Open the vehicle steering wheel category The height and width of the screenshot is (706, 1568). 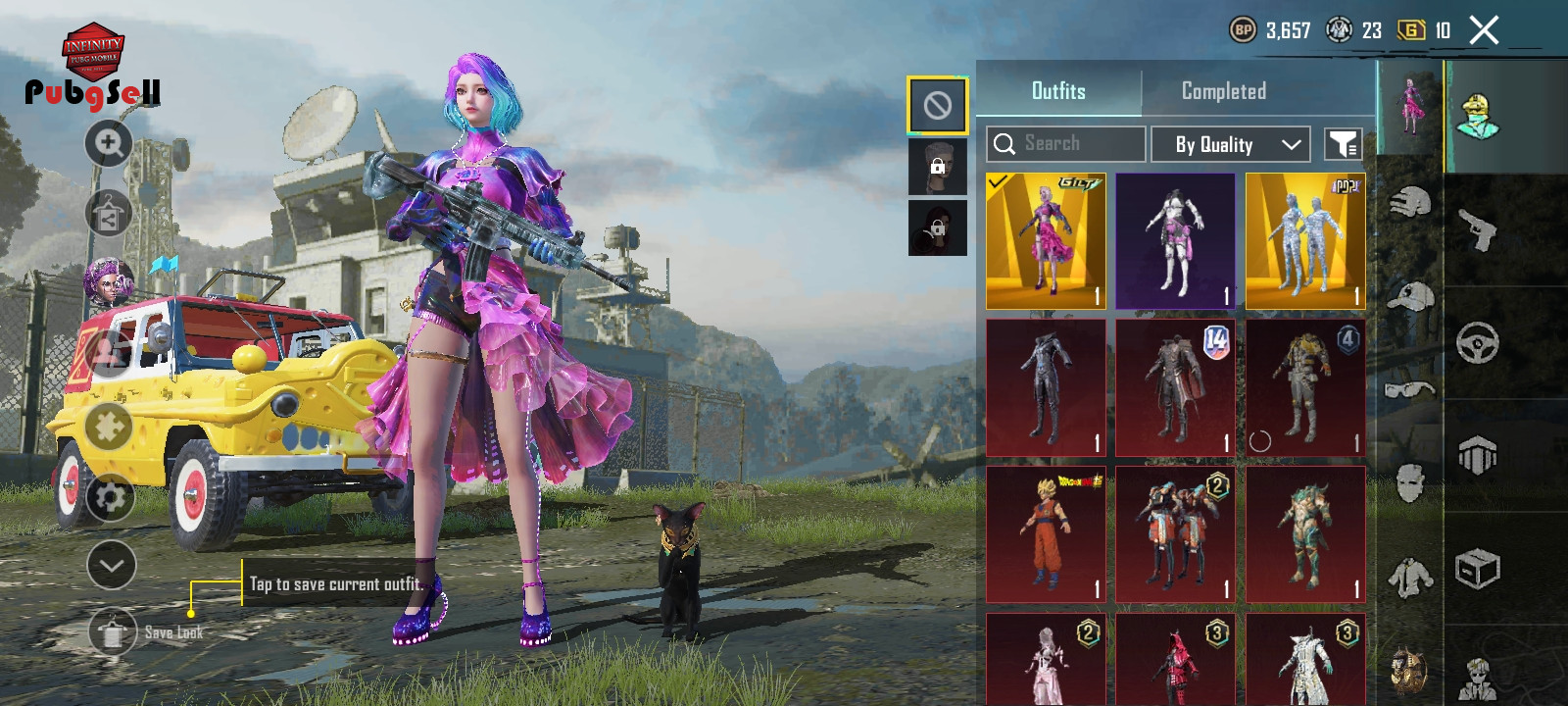(1478, 343)
